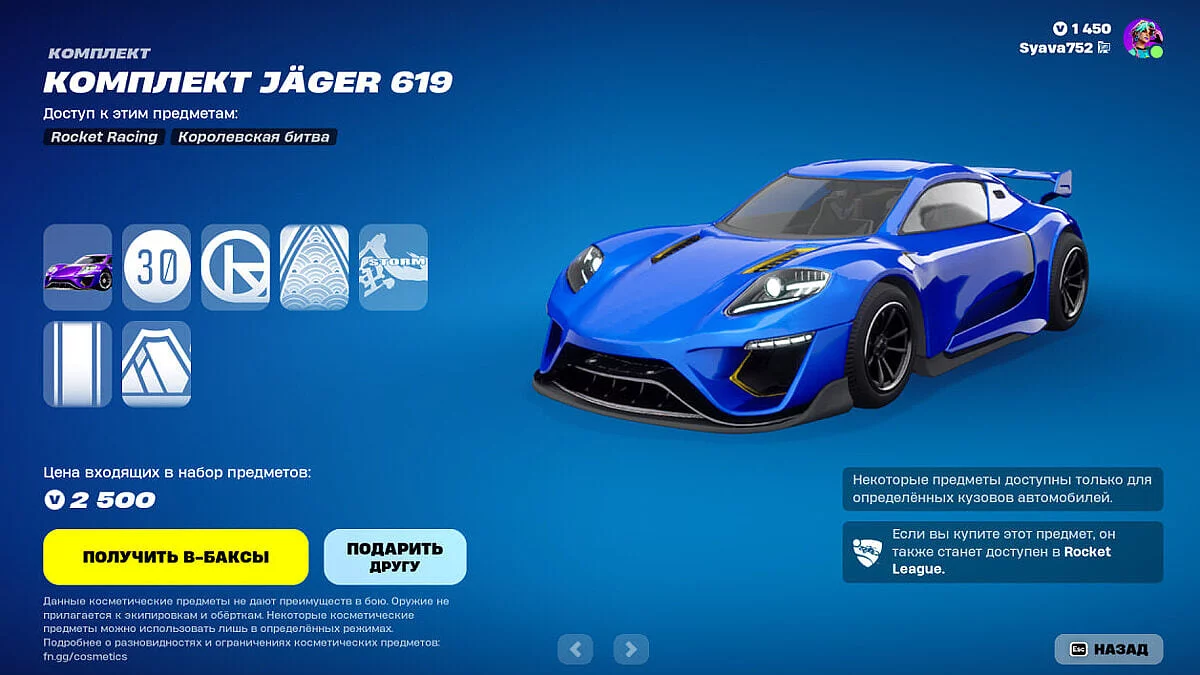Choose the angular lines decal tile

click(x=156, y=364)
